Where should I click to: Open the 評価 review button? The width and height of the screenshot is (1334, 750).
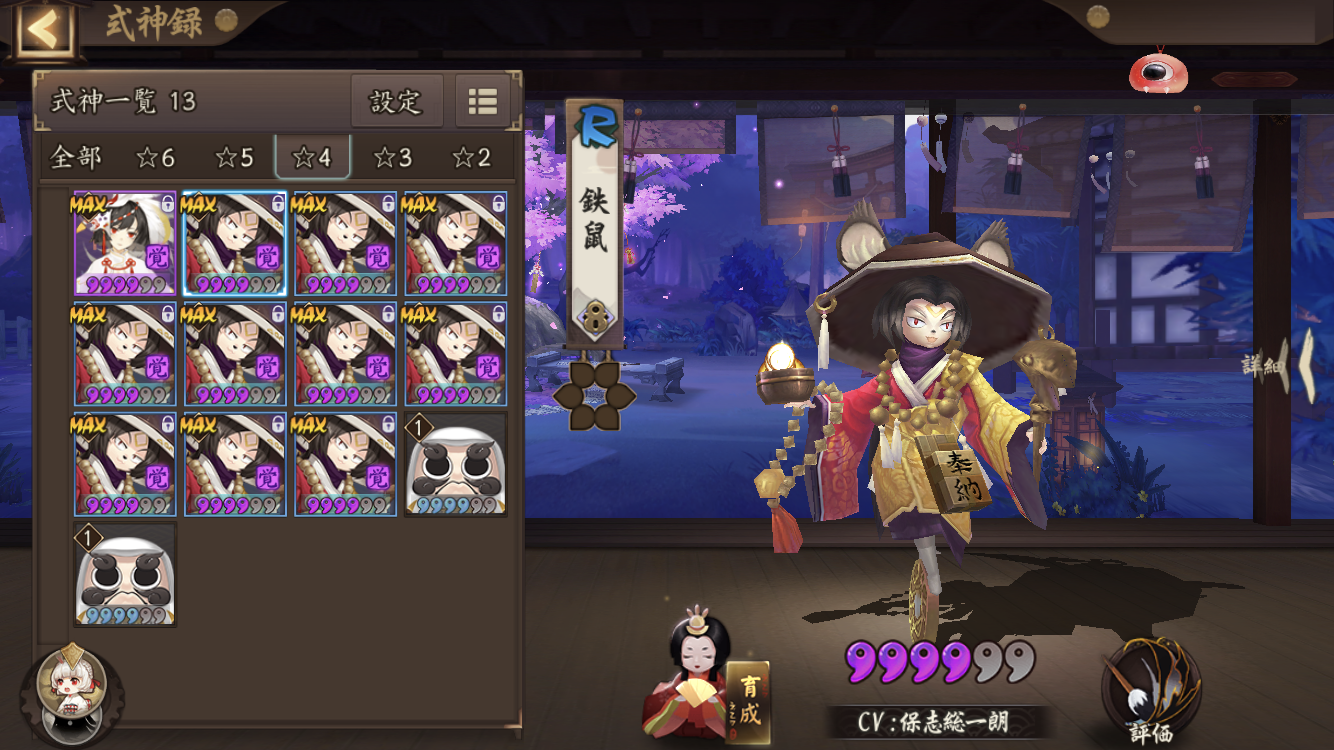(x=1150, y=692)
